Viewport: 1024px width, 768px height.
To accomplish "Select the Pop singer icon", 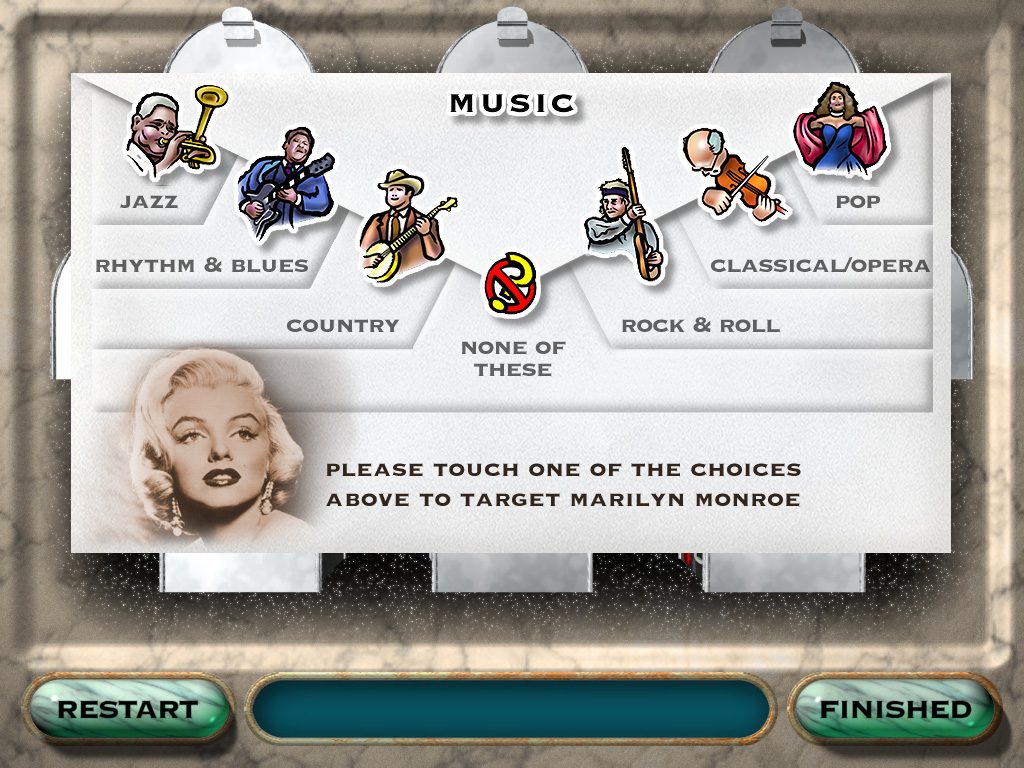I will click(840, 130).
